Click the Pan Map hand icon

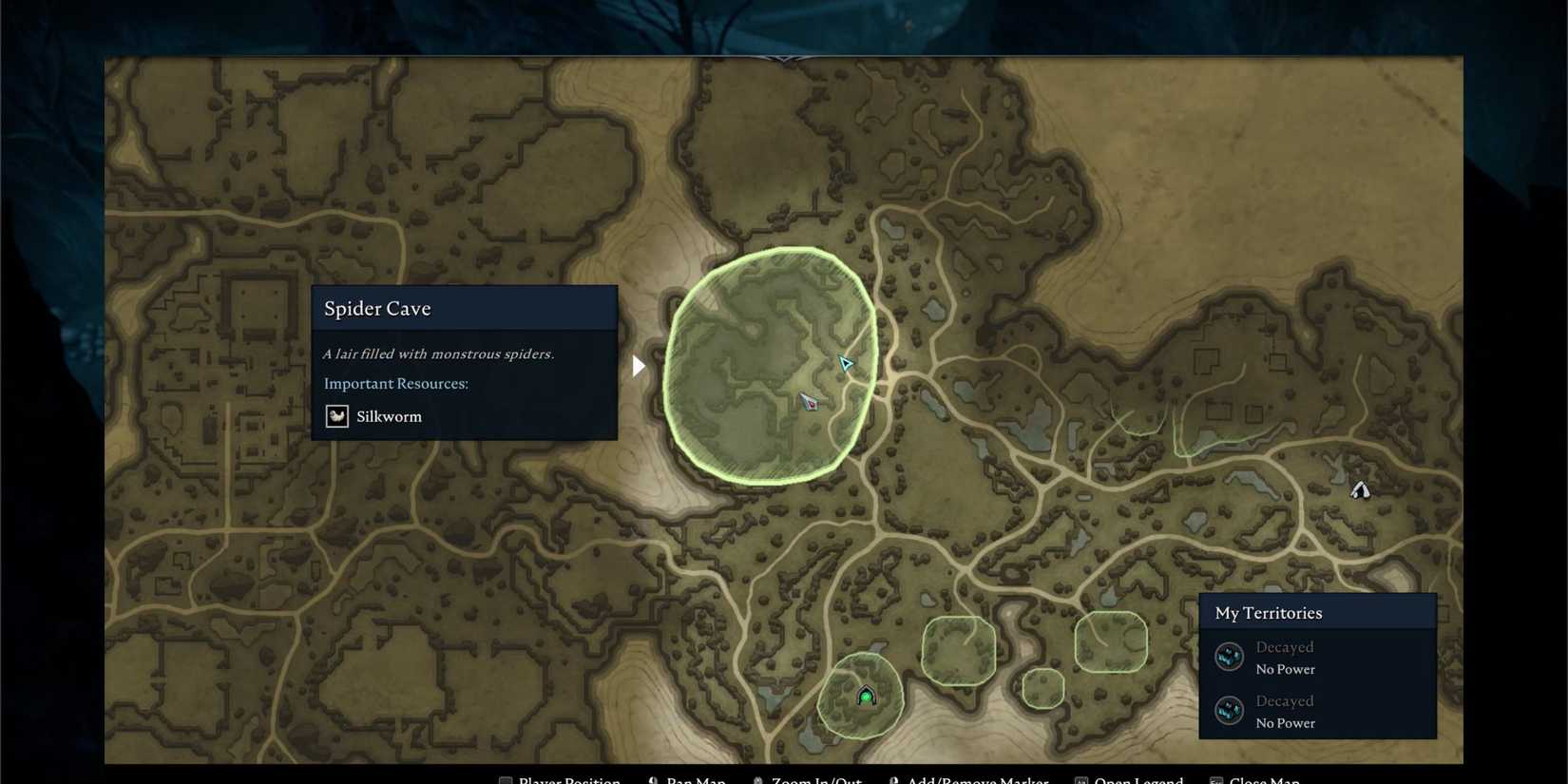tap(653, 779)
